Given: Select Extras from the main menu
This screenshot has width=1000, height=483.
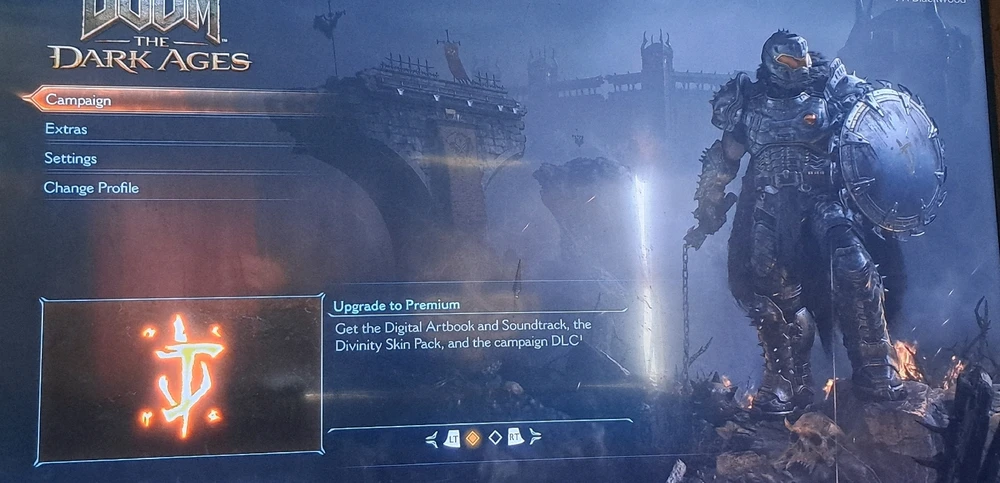Looking at the screenshot, I should point(66,129).
